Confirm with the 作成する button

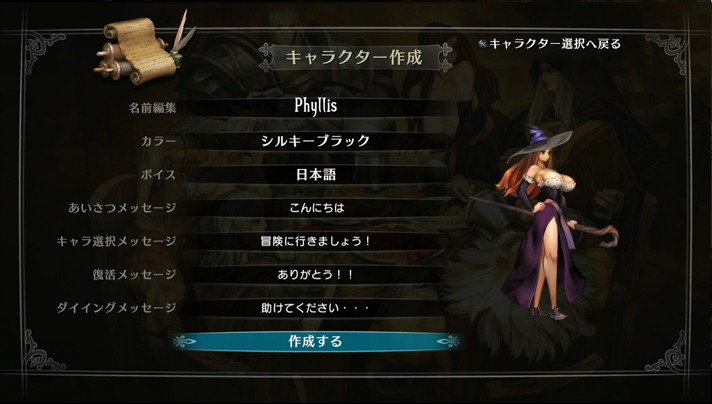316,341
